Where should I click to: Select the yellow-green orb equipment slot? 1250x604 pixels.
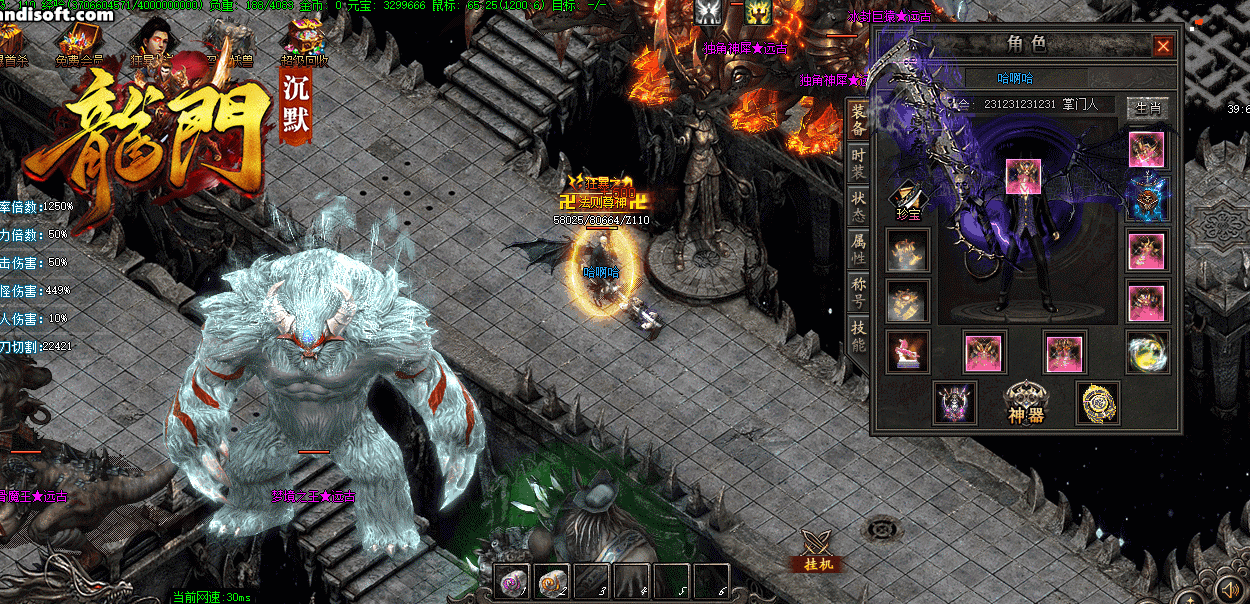pos(1146,352)
